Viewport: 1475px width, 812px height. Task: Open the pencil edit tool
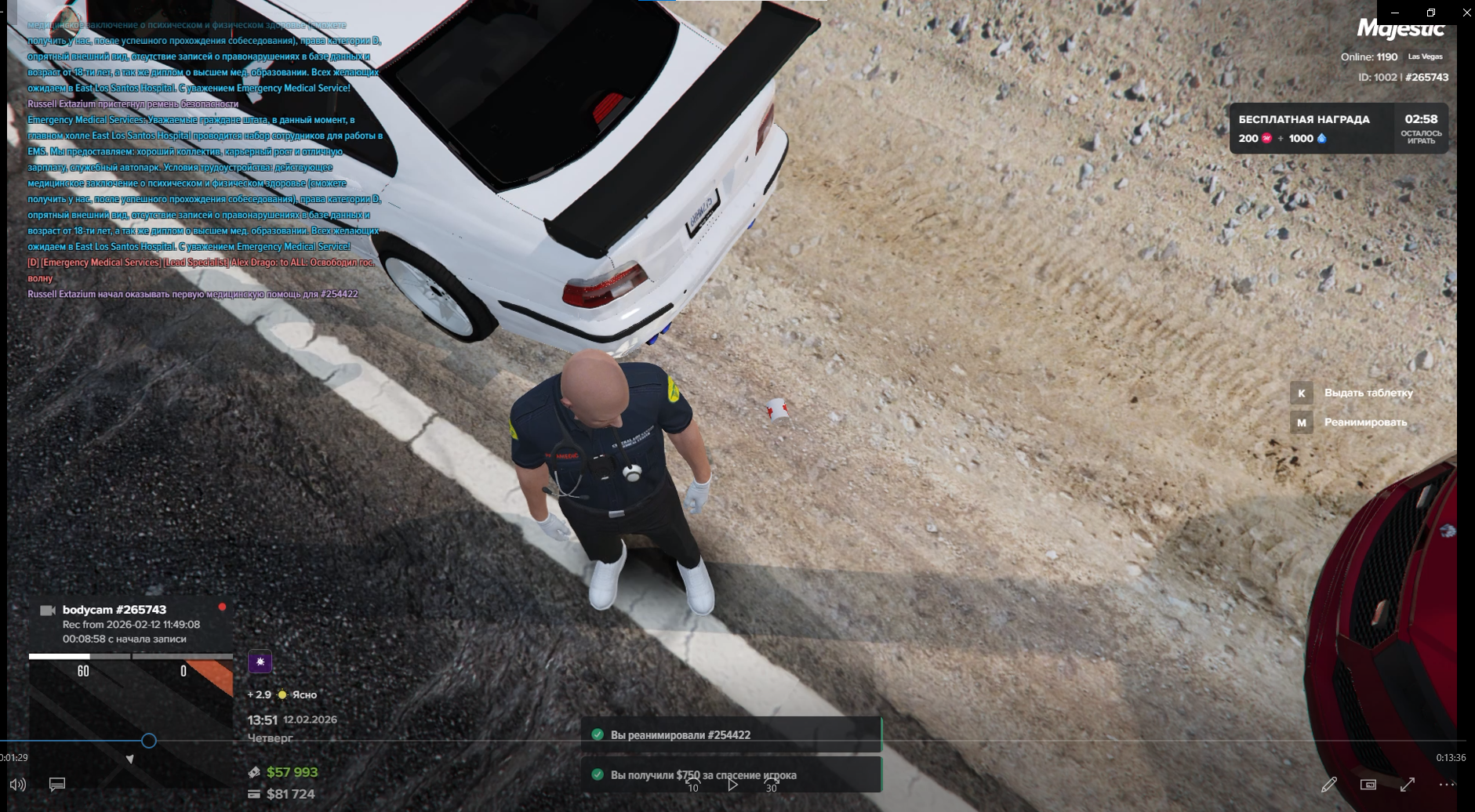click(1328, 785)
